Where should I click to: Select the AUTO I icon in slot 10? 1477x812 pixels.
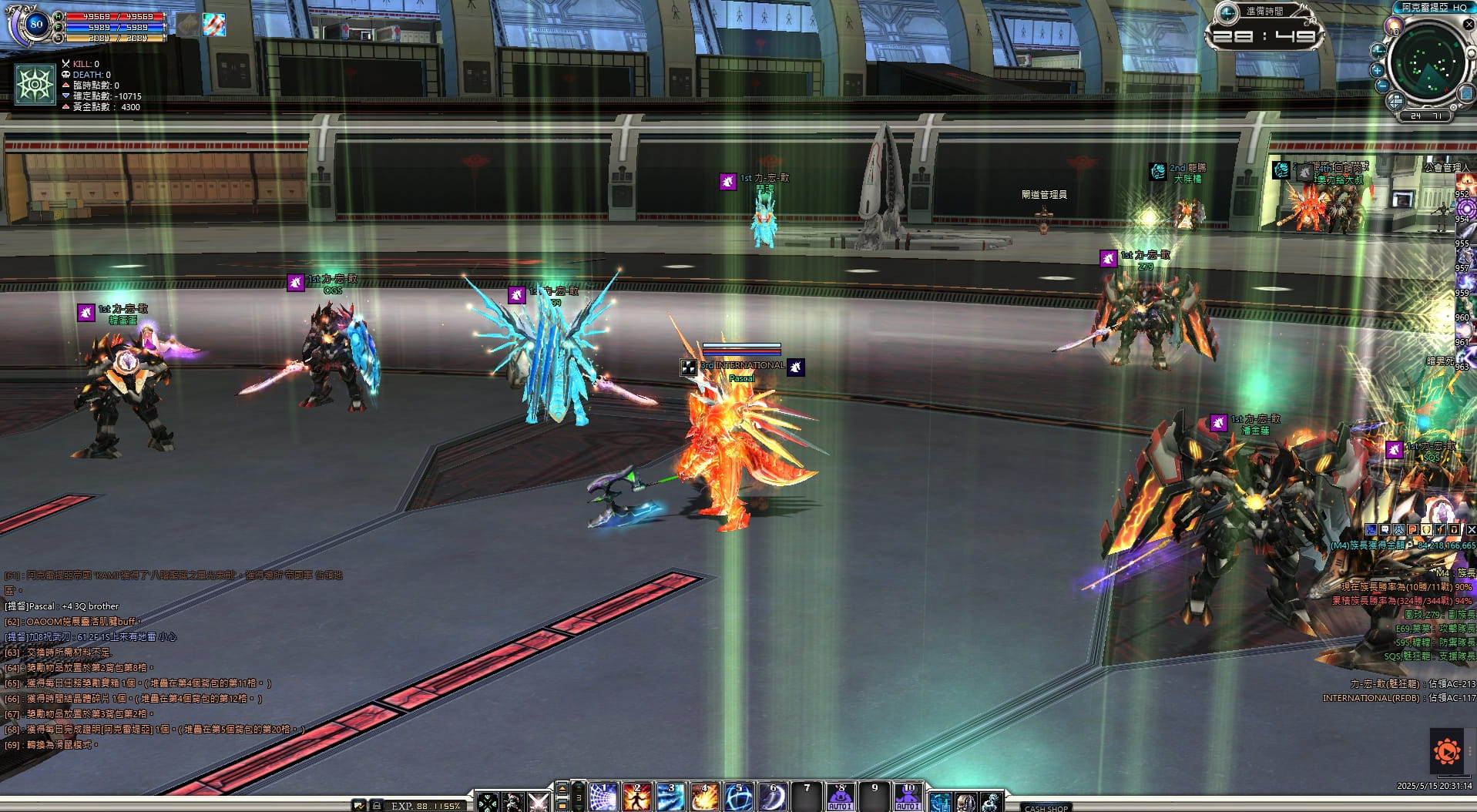coord(908,797)
